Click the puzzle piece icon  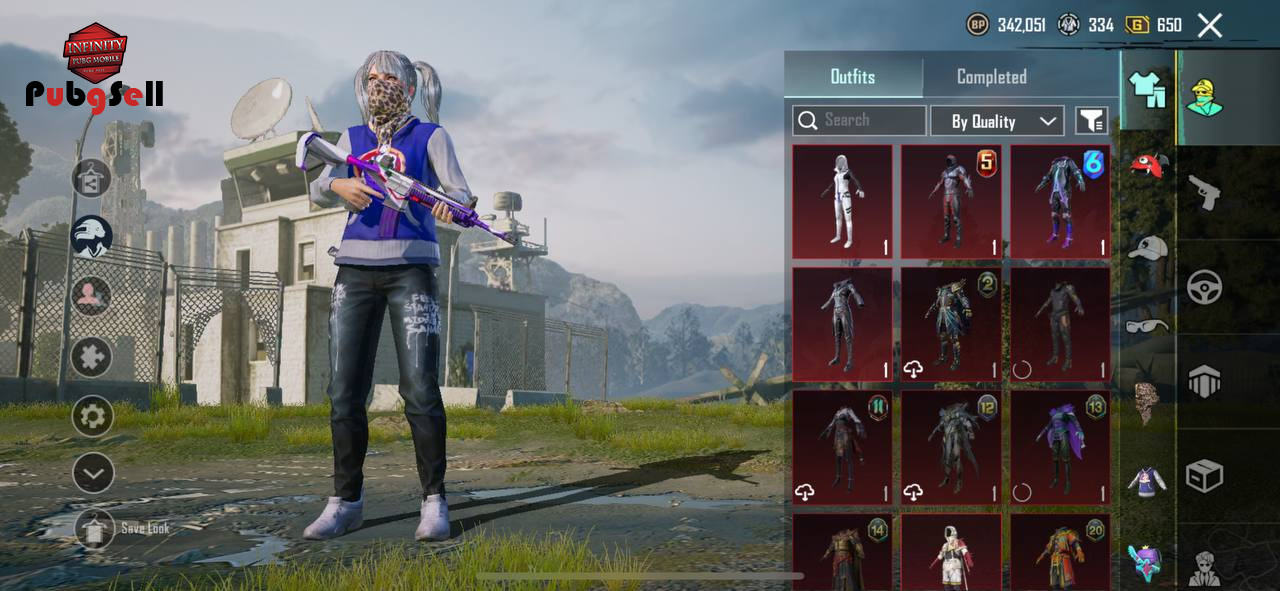coord(91,356)
